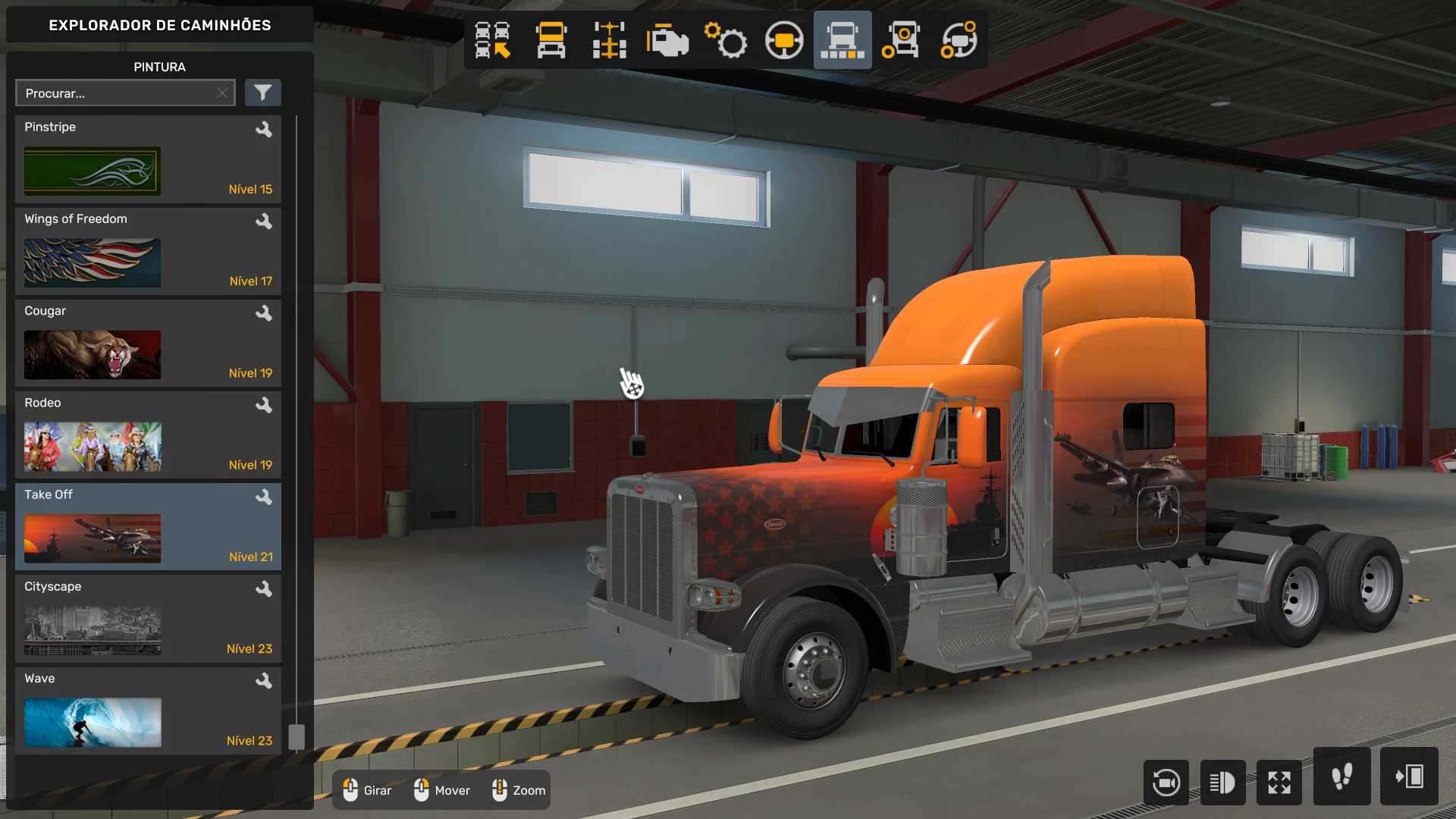Choose the Cityscape paint job

(x=148, y=618)
